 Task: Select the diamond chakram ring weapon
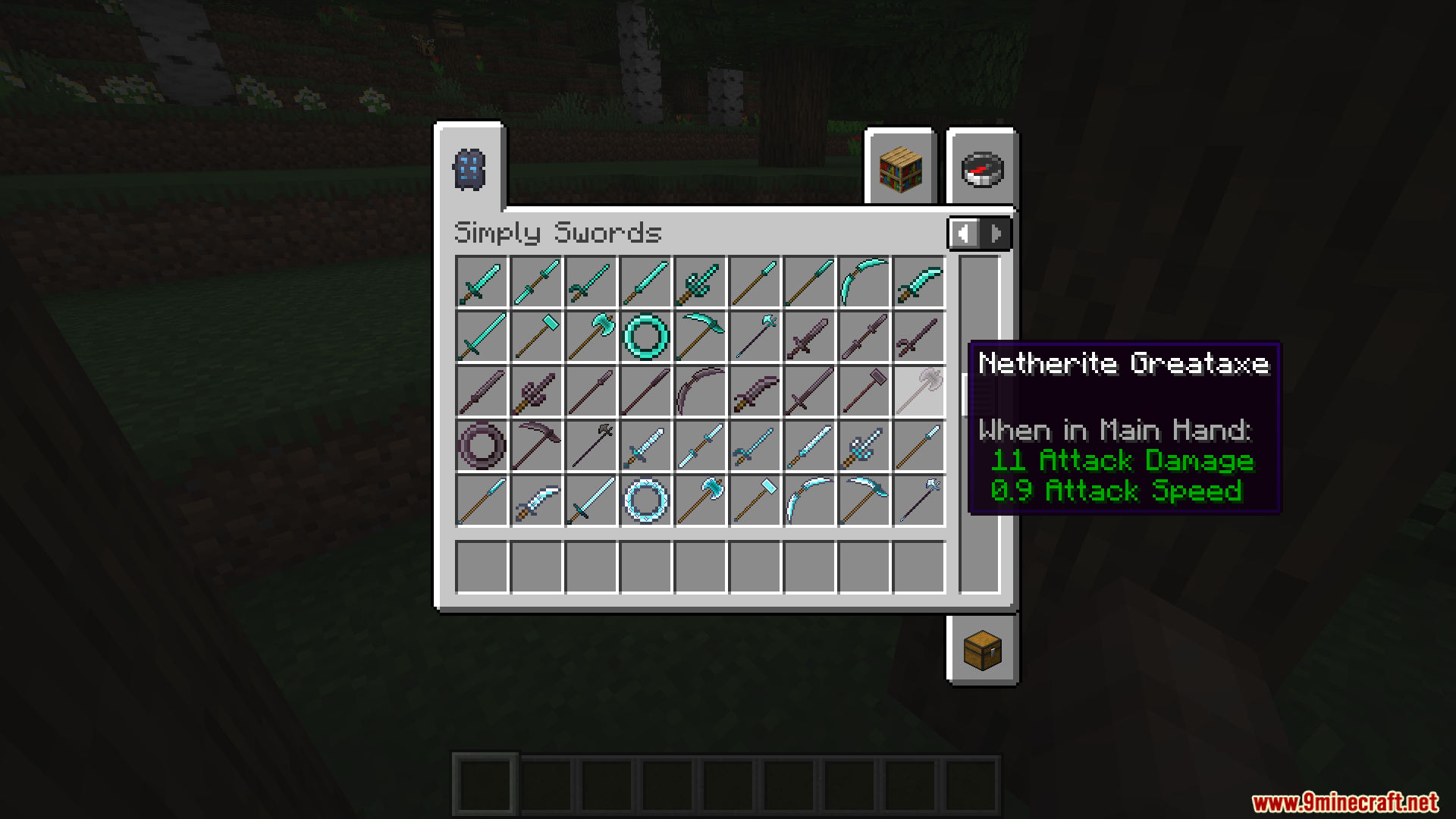[x=645, y=336]
